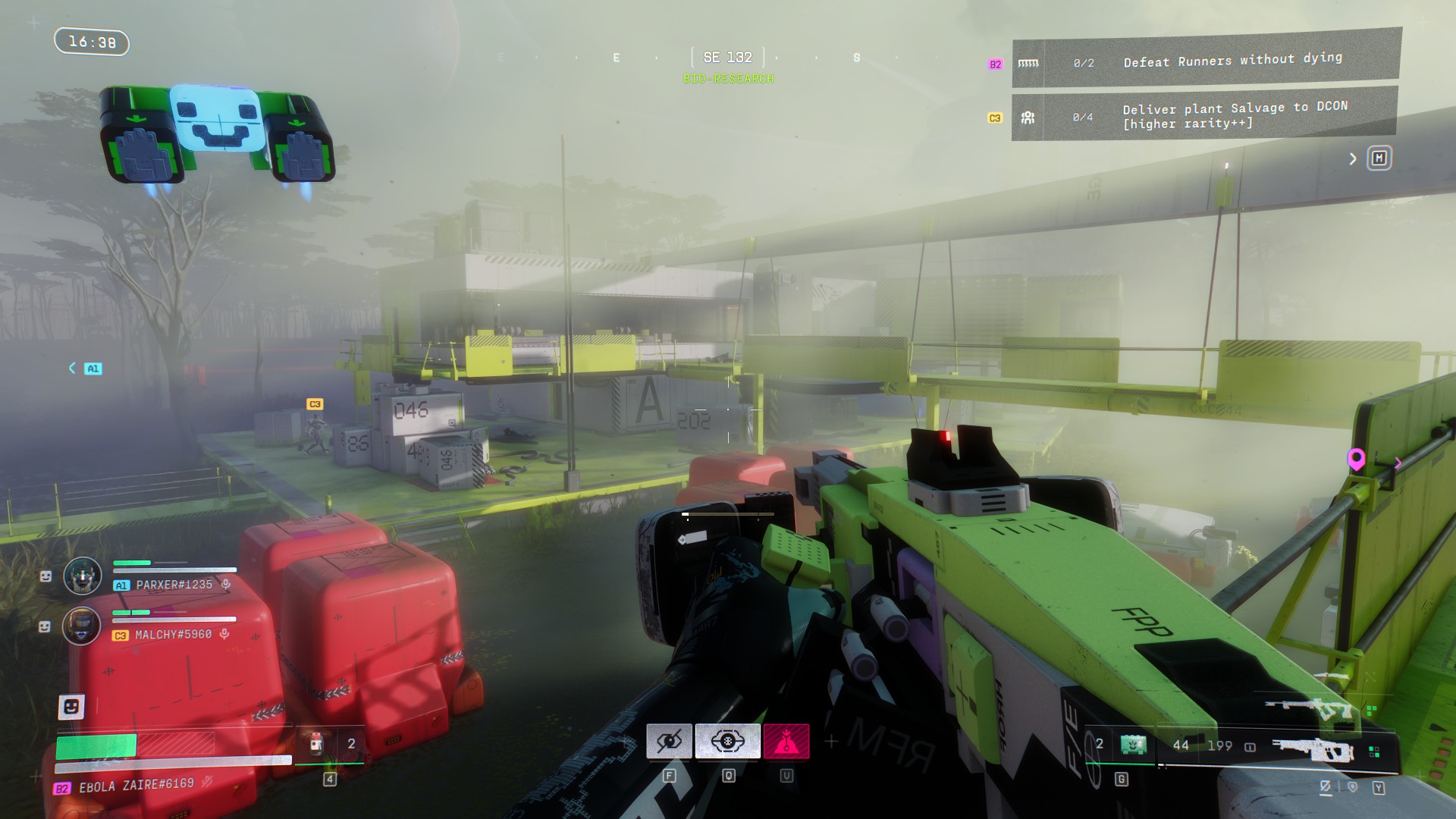Click MALCHY#5960's squad portrait

click(x=82, y=626)
